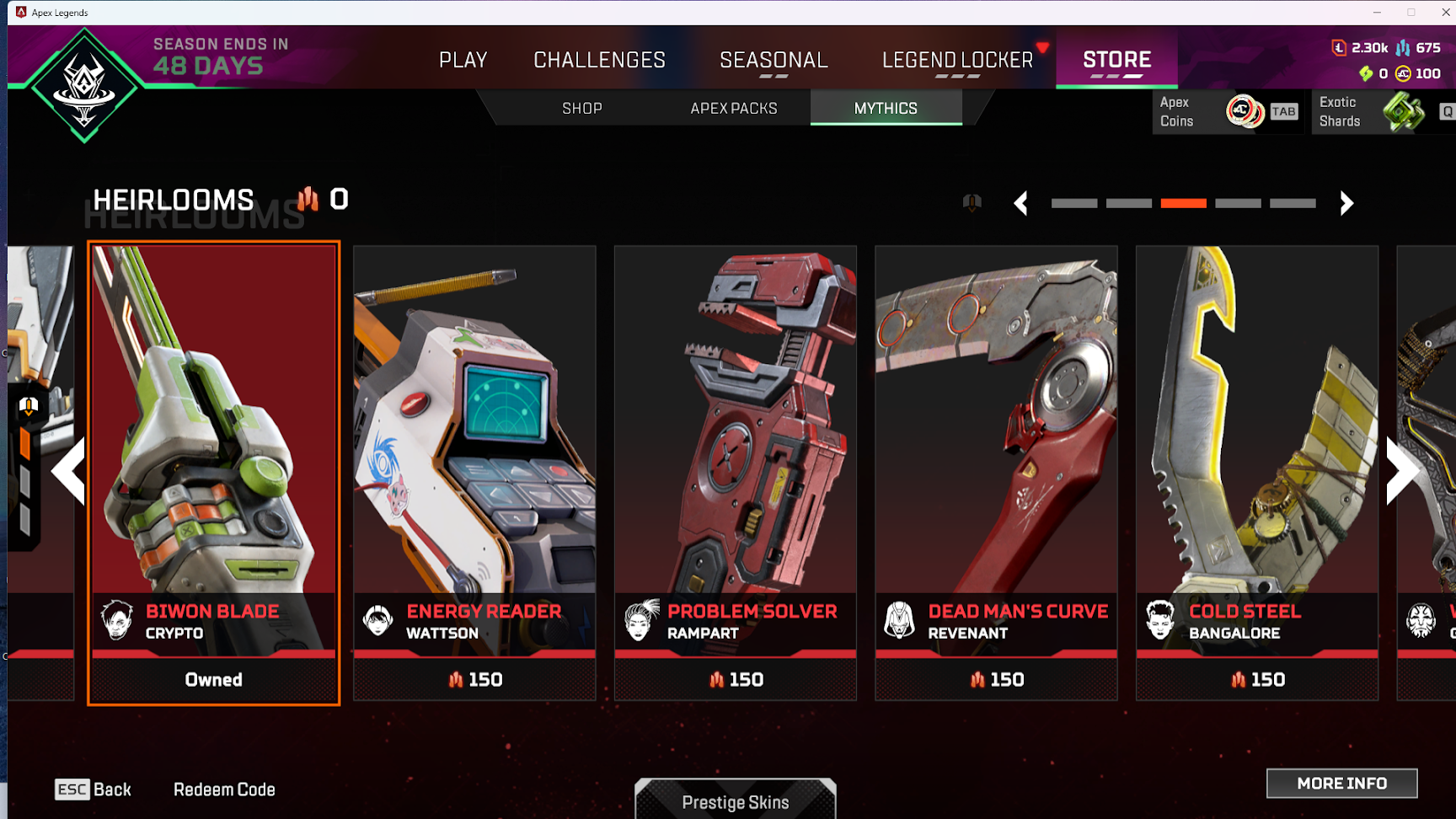Select Dead Man's Curve Revenant heirloom
Viewport: 1456px width, 819px height.
996,472
